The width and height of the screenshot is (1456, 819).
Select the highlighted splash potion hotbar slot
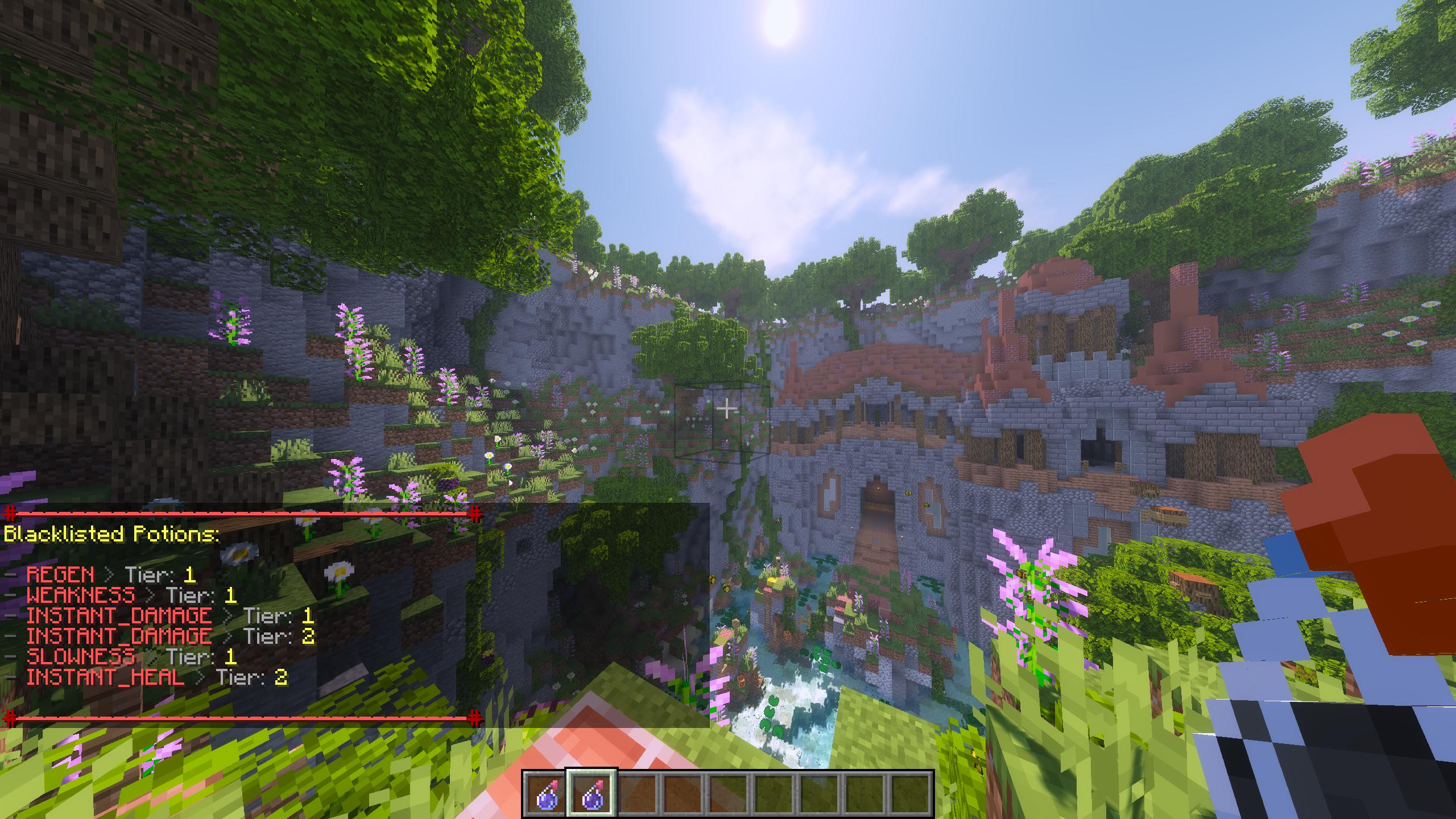click(x=591, y=793)
